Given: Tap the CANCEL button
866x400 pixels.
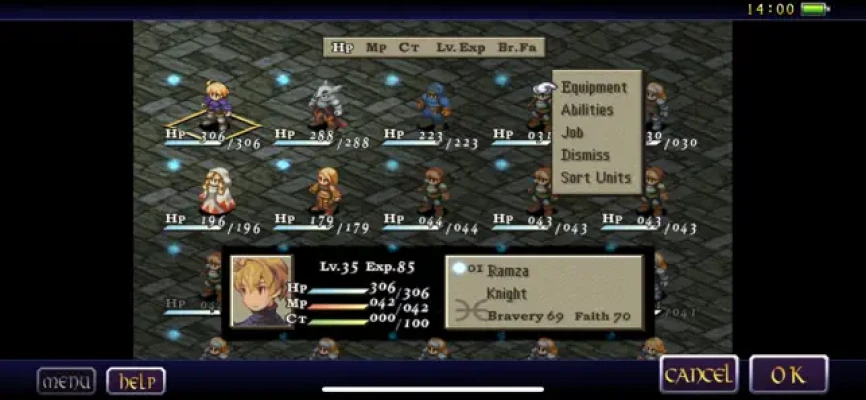Looking at the screenshot, I should pos(699,374).
